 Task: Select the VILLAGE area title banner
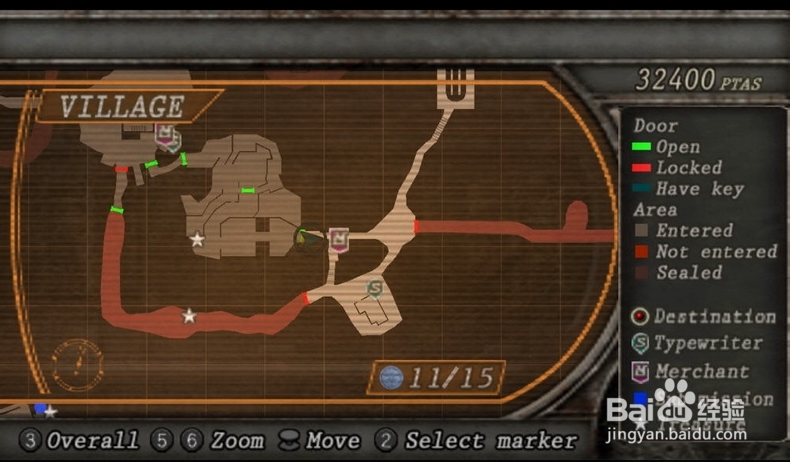[x=123, y=107]
